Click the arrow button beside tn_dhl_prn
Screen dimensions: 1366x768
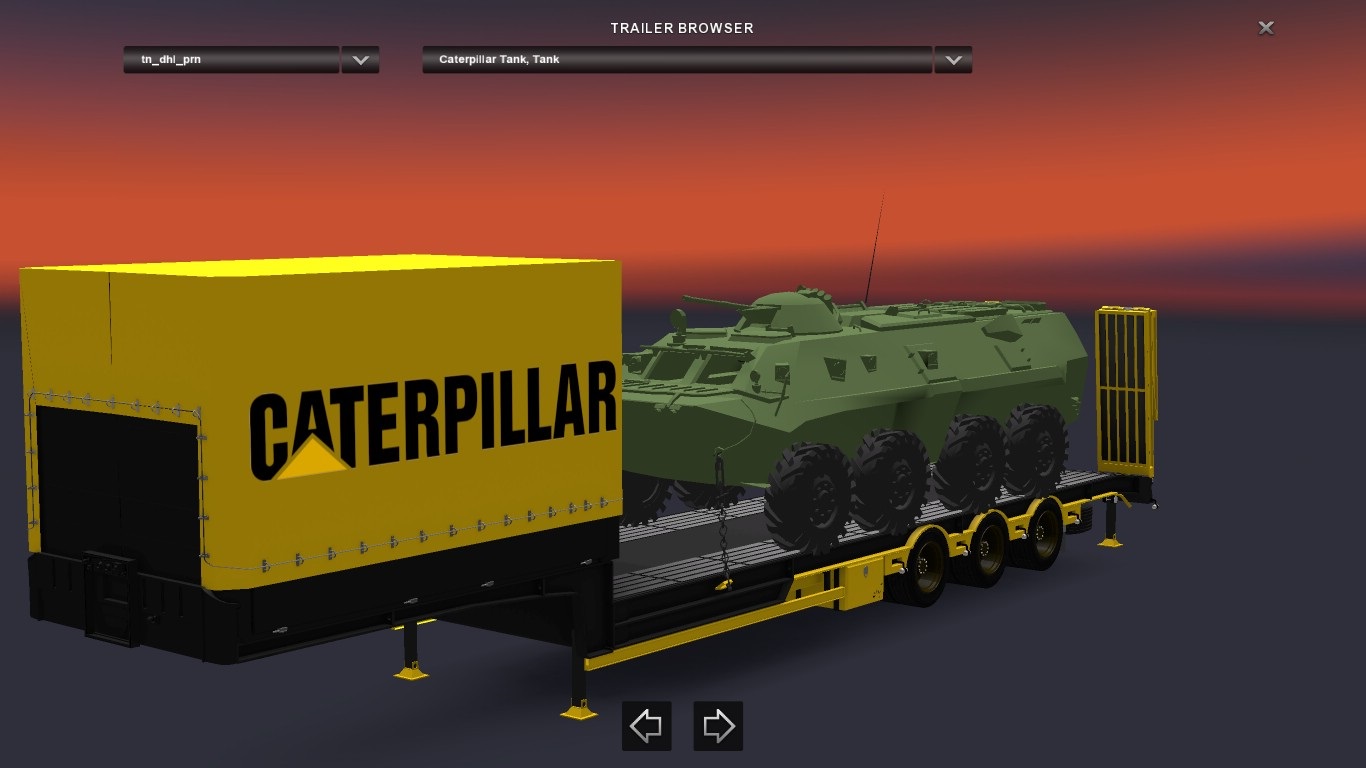click(360, 60)
